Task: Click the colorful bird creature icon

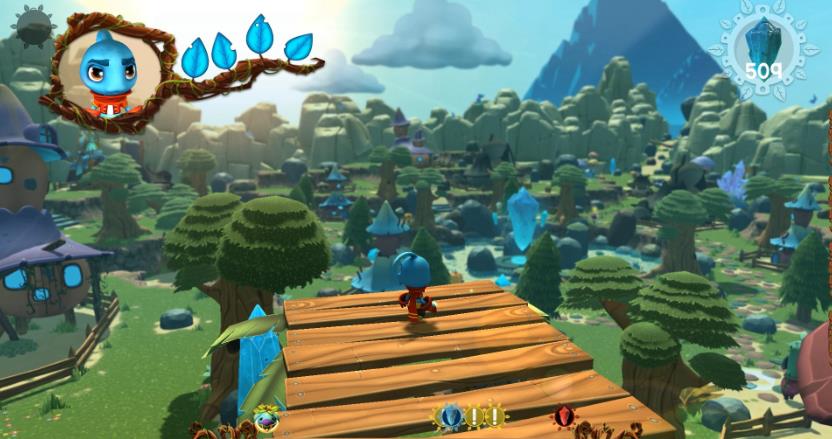Action: click(267, 417)
